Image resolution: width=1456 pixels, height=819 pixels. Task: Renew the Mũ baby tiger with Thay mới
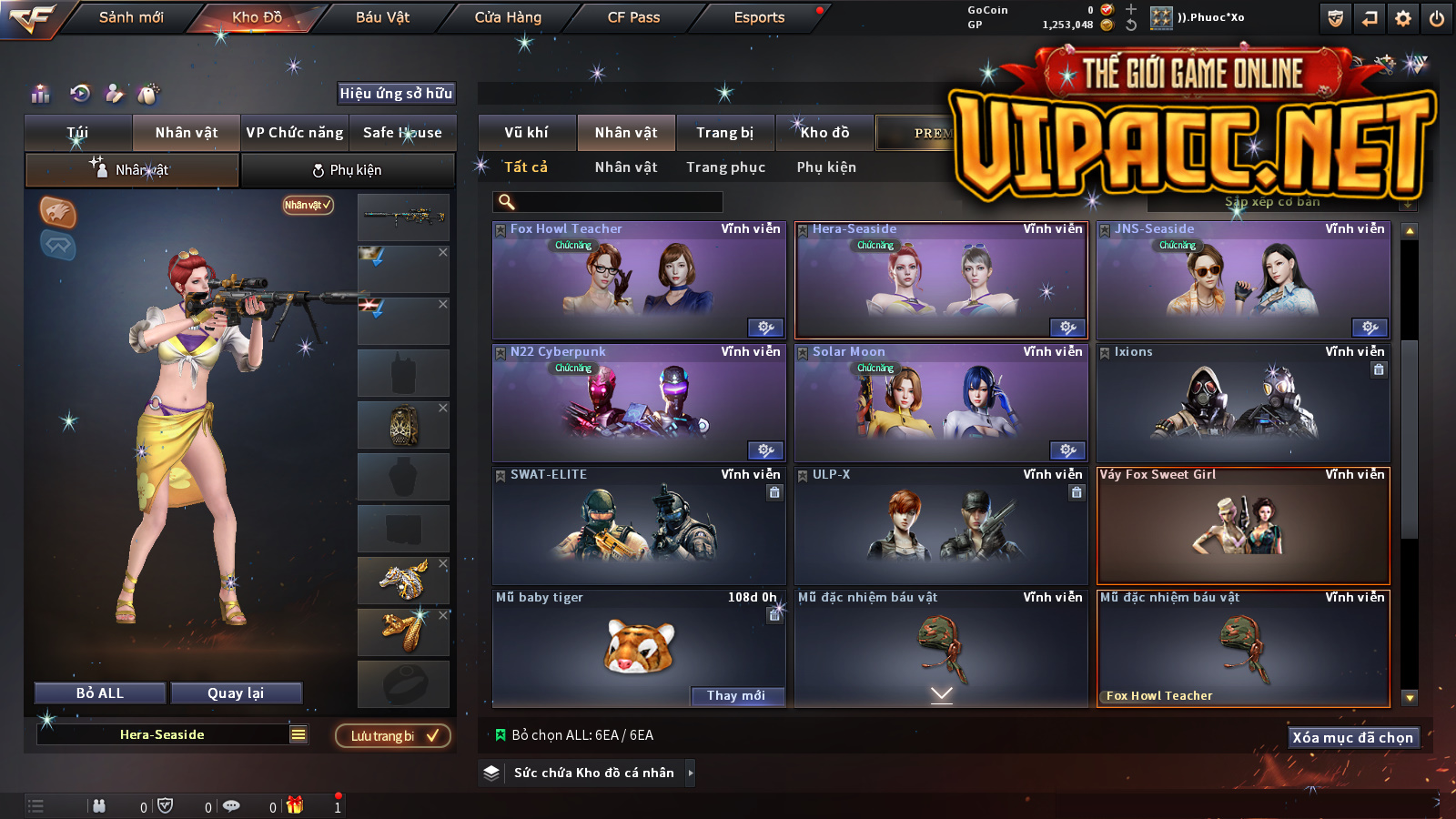click(736, 695)
